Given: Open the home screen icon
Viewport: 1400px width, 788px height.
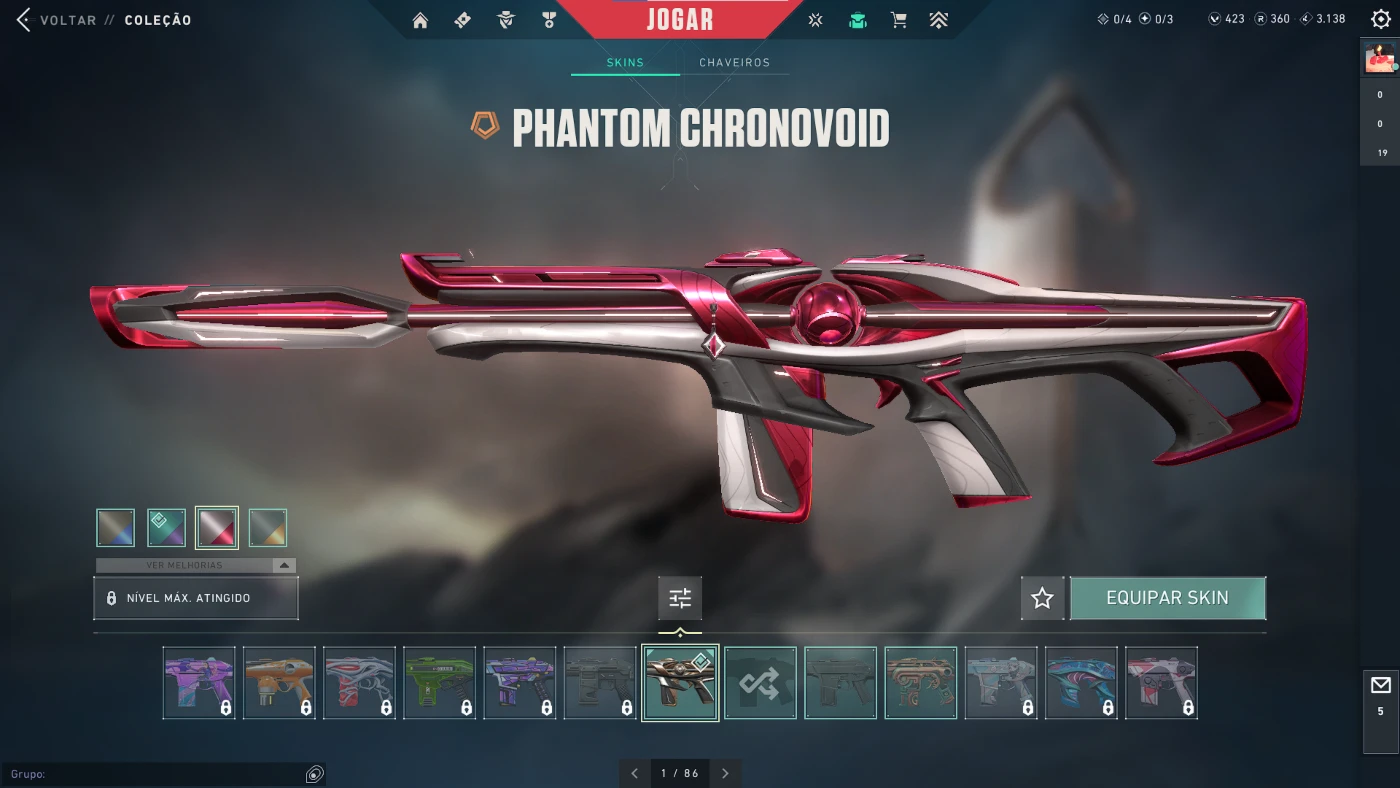Looking at the screenshot, I should point(420,20).
